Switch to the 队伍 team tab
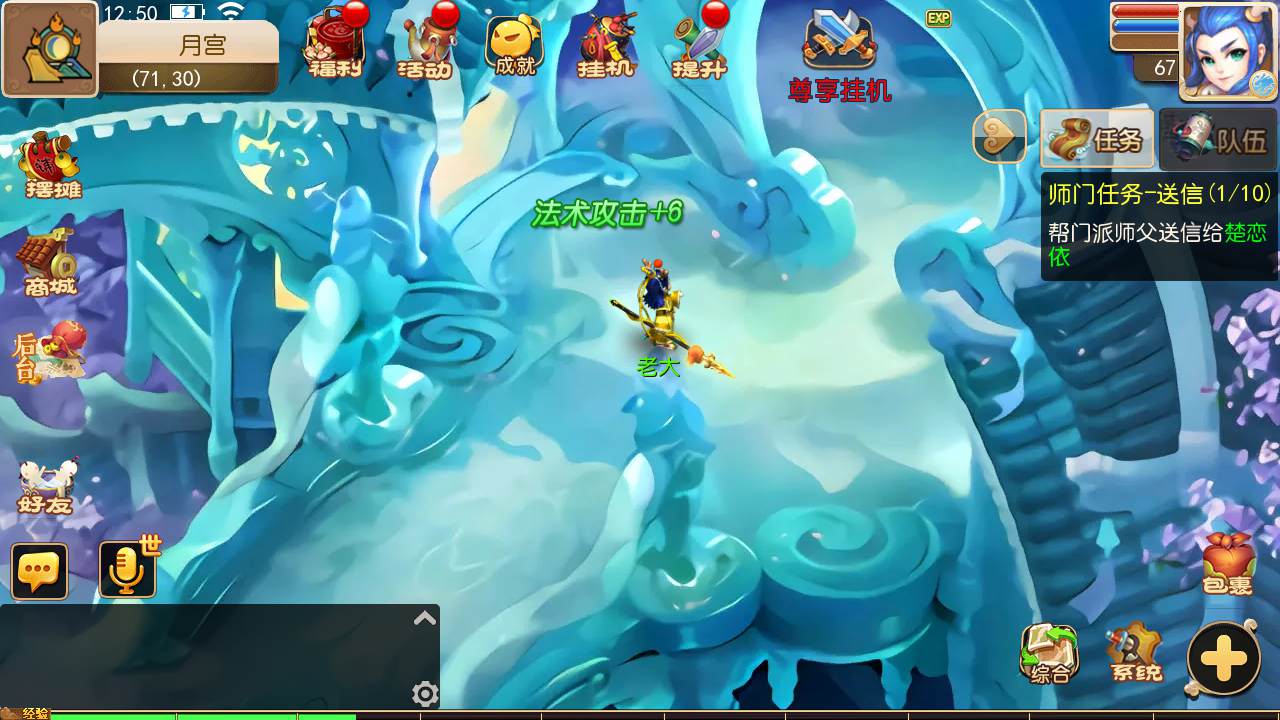The height and width of the screenshot is (720, 1280). [x=1222, y=138]
